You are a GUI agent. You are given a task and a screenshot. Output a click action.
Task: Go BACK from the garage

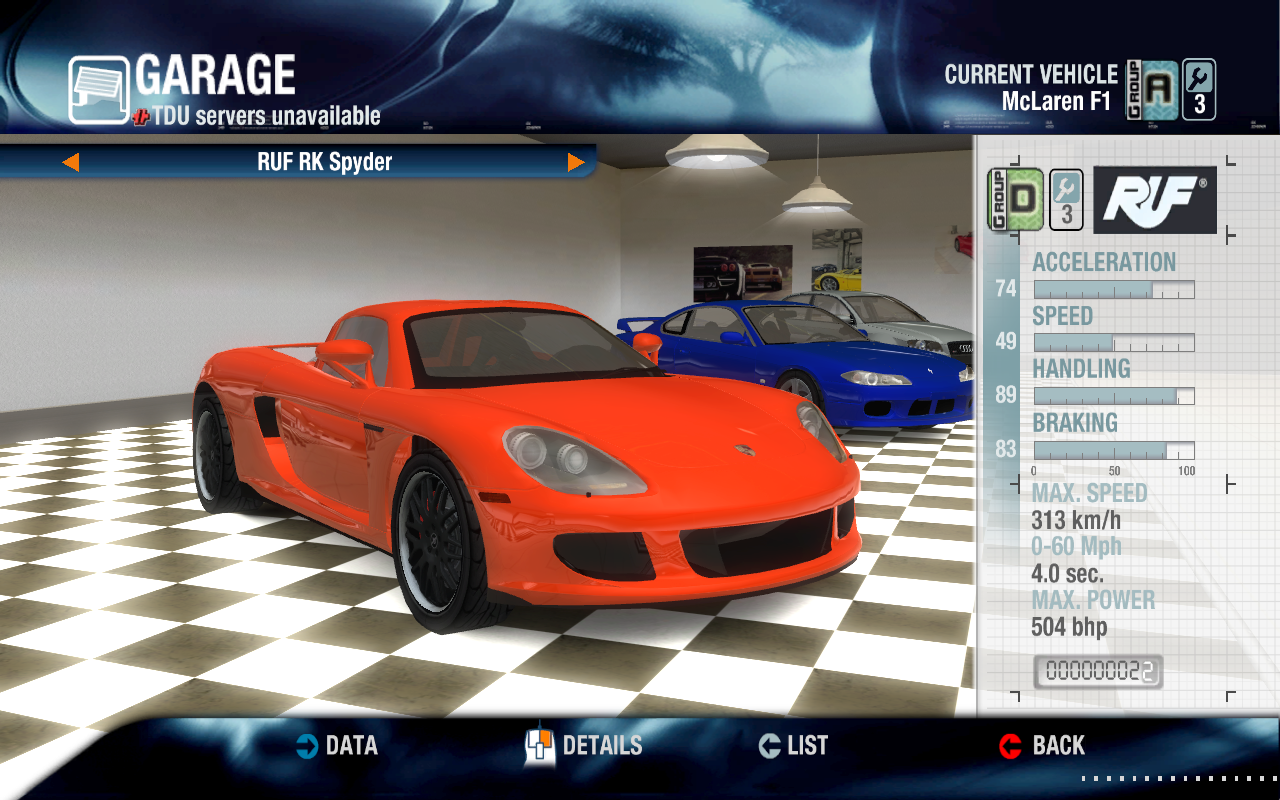(x=1042, y=746)
